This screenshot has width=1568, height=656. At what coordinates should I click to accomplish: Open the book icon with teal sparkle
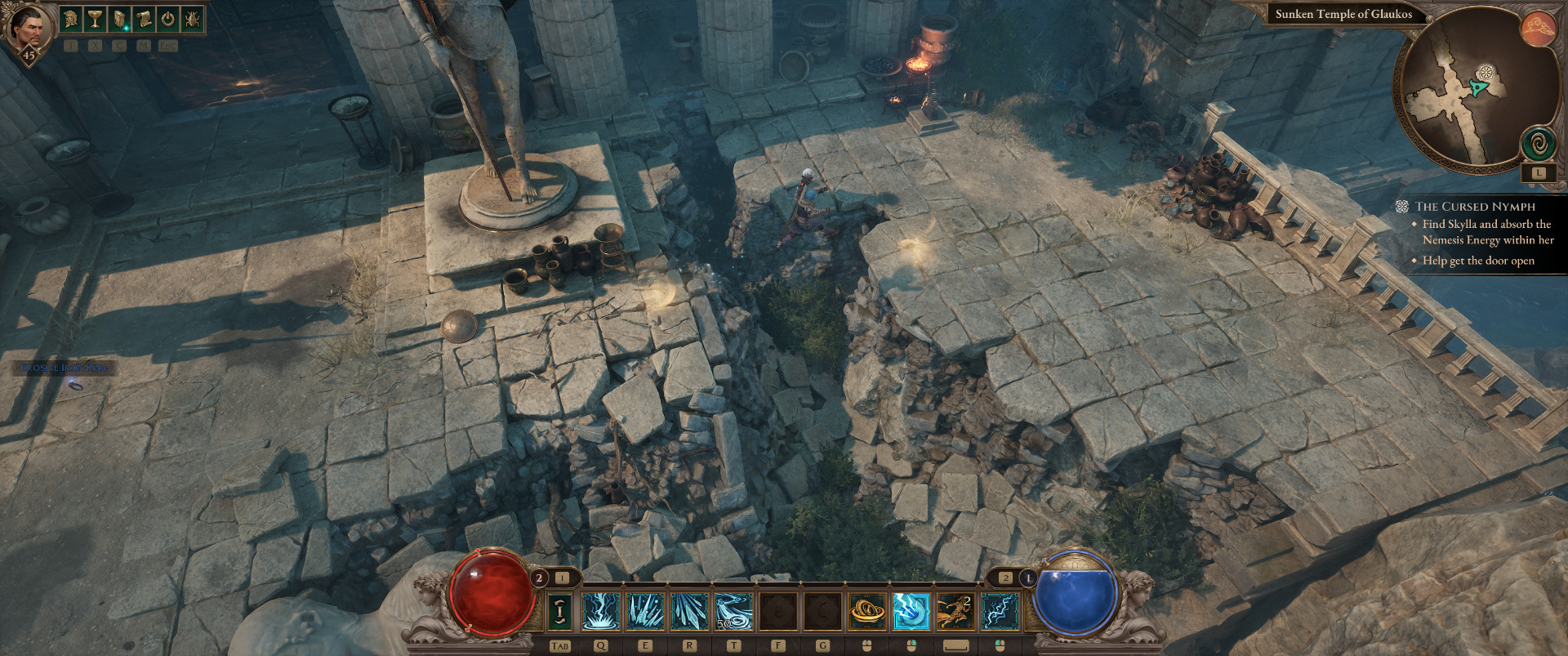coord(119,19)
